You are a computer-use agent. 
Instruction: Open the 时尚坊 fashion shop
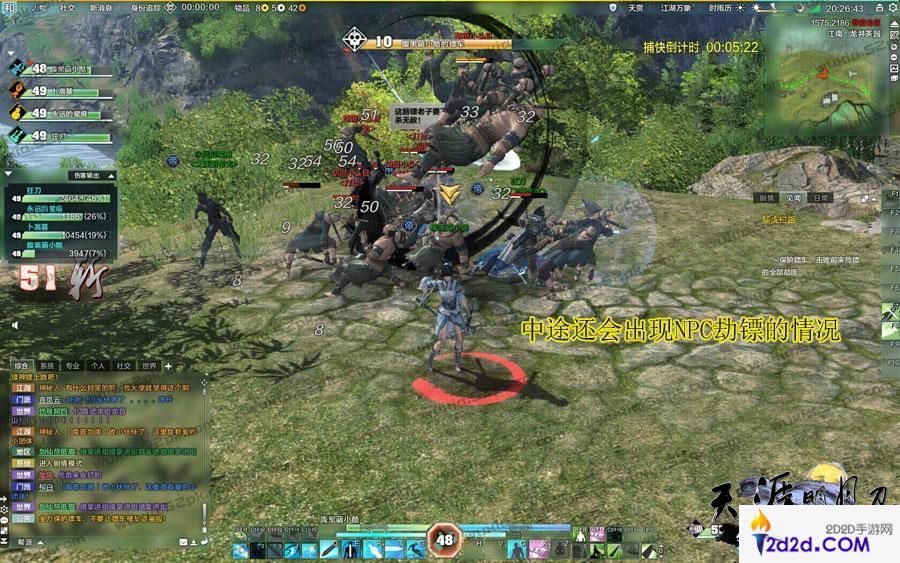(x=720, y=7)
